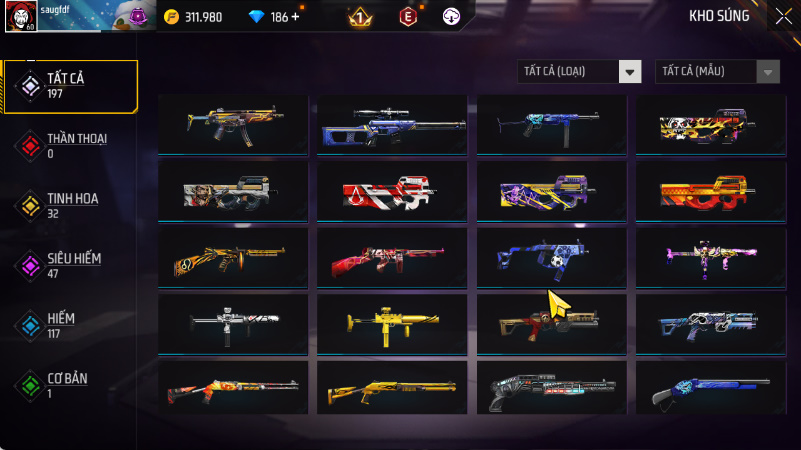The width and height of the screenshot is (801, 450).
Task: Show the Siêu Hiếm weapons tab
Action: pos(70,266)
